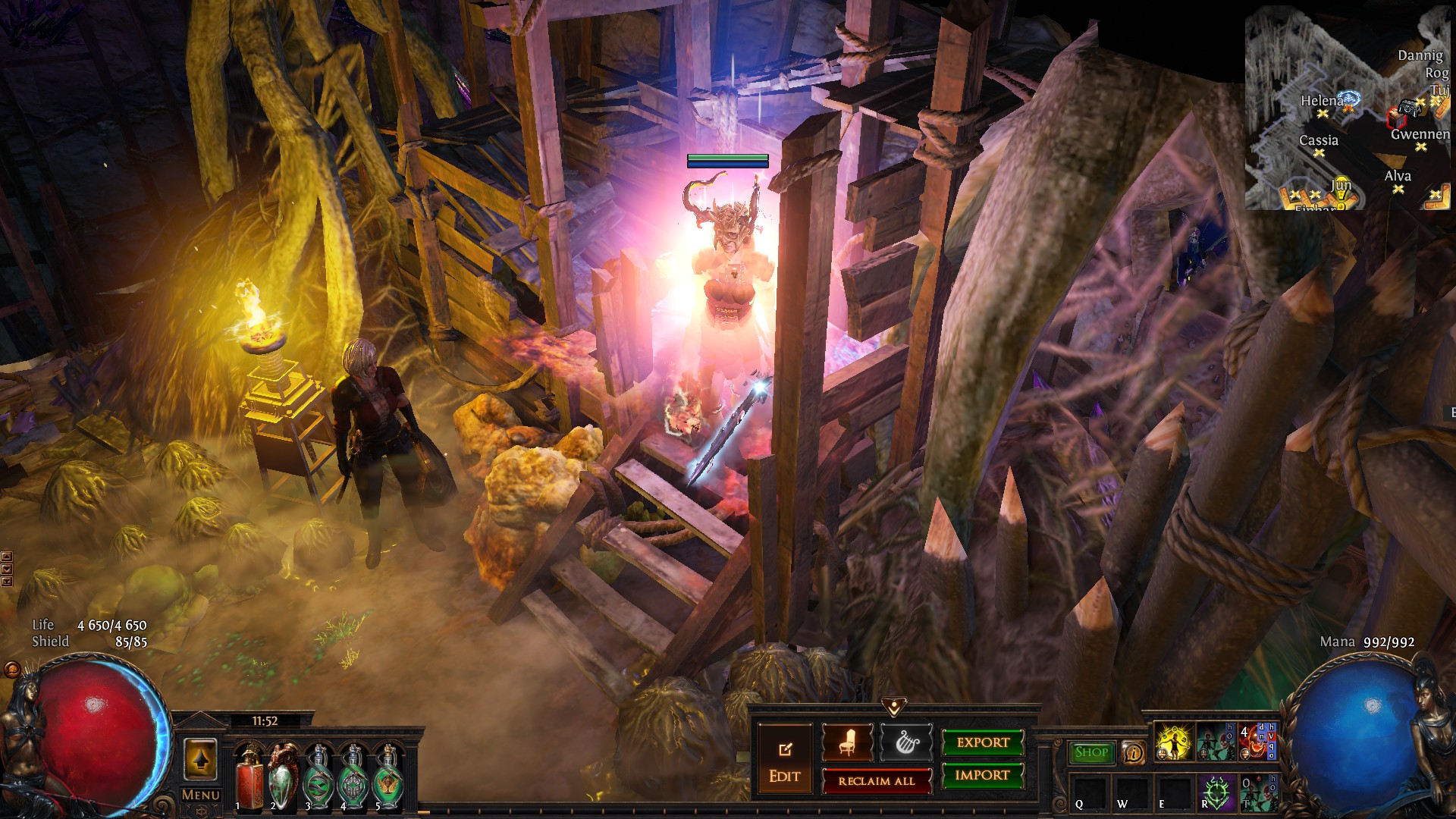This screenshot has width=1456, height=819.
Task: Import a hideout layout
Action: [983, 775]
